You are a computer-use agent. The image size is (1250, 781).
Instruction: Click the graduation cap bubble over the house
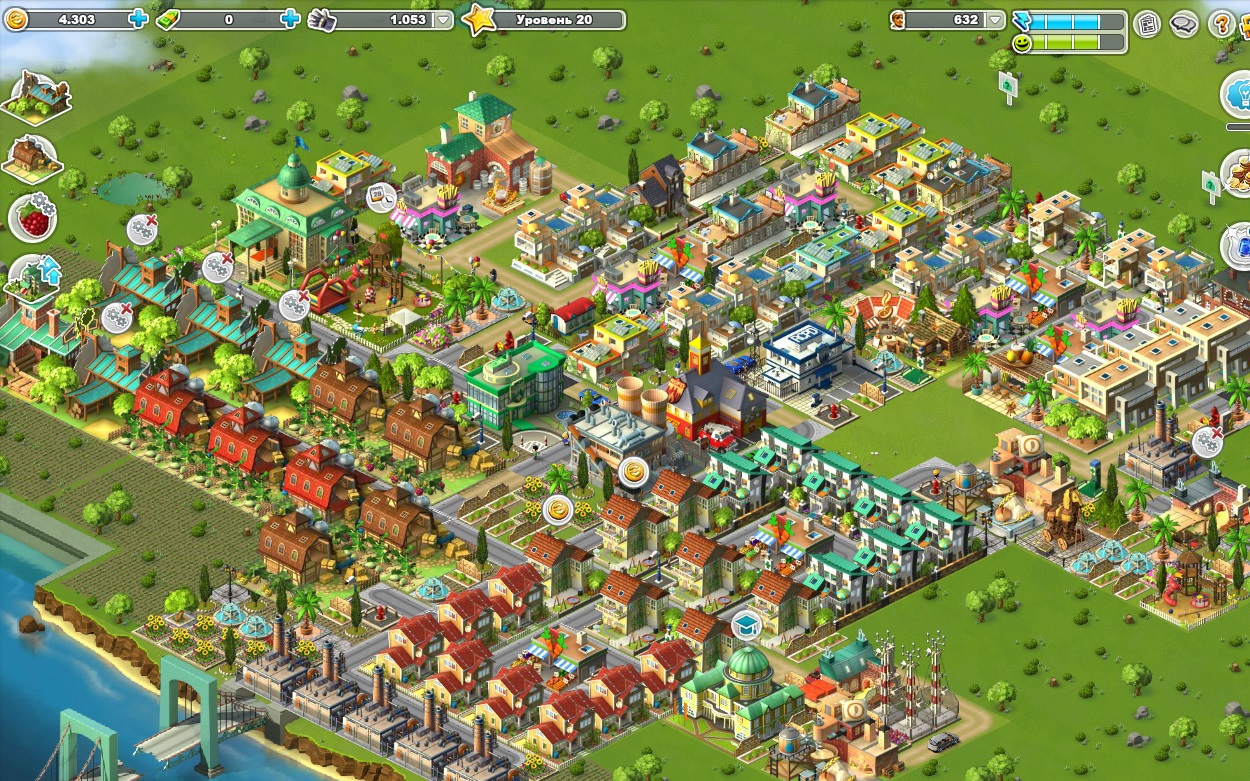(x=746, y=626)
